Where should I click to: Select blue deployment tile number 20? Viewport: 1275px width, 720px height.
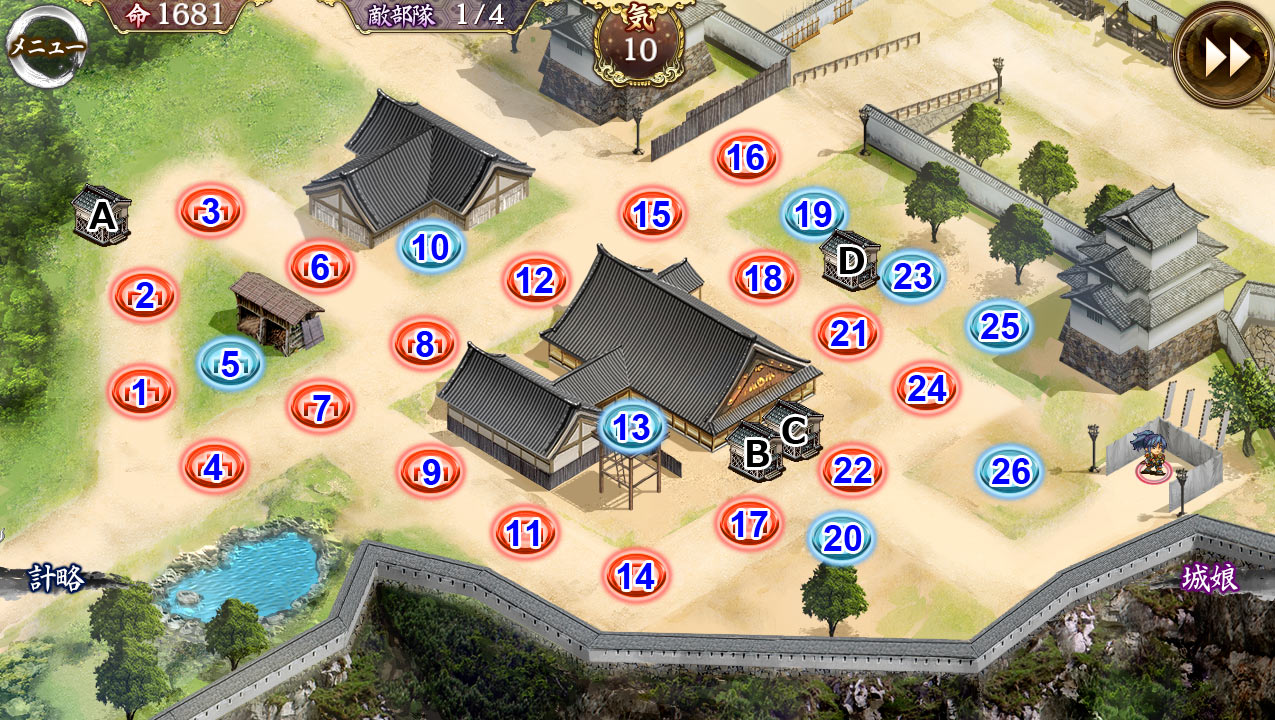tap(841, 539)
